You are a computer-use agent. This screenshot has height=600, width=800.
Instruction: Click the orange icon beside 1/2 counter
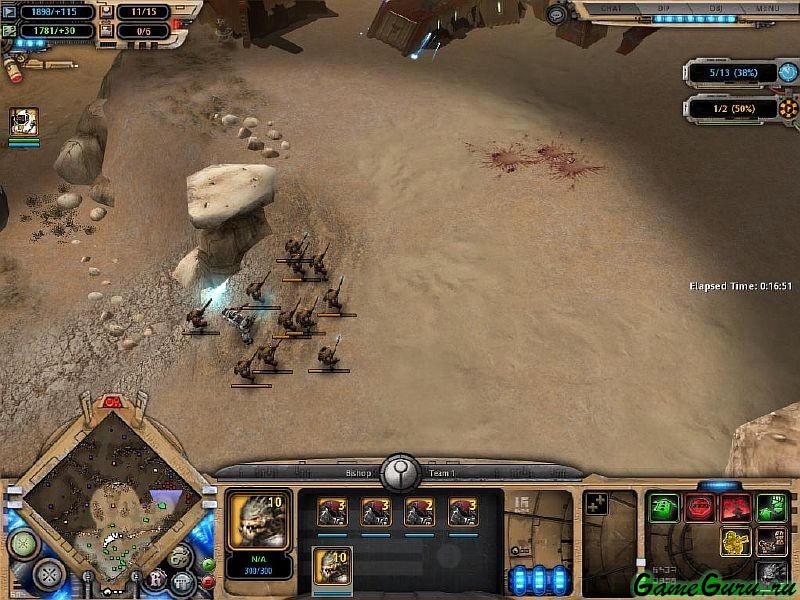point(788,108)
